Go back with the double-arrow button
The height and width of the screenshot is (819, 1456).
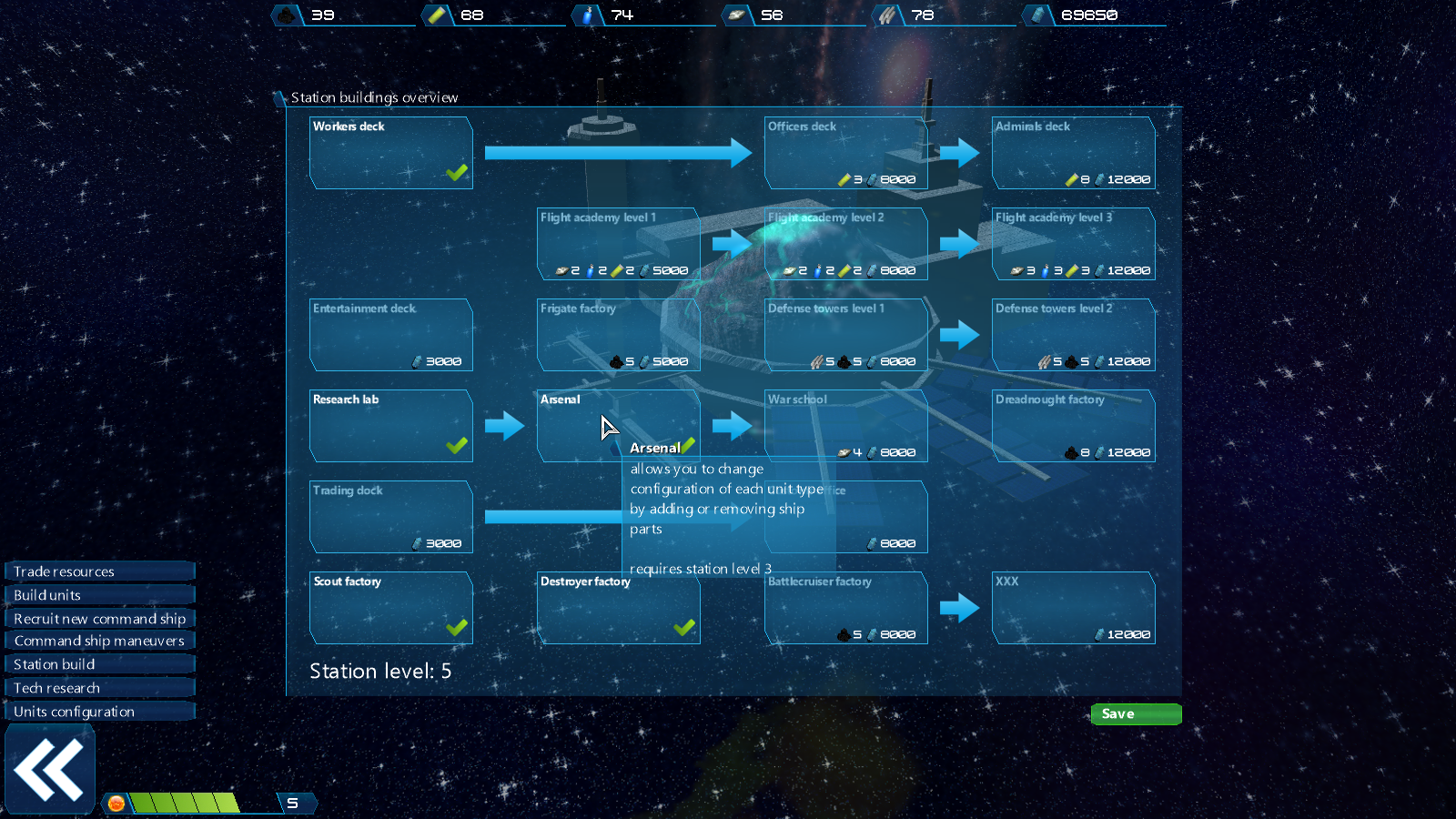[x=49, y=770]
